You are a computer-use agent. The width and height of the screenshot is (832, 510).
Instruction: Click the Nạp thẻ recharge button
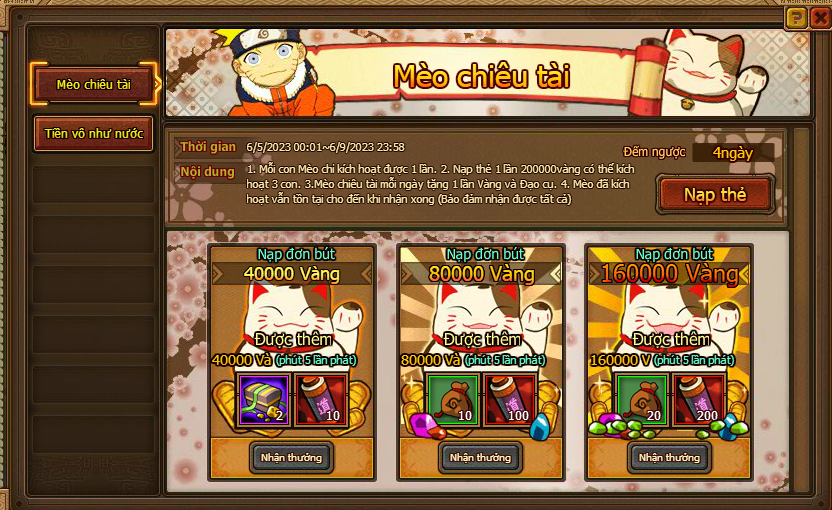(x=715, y=194)
